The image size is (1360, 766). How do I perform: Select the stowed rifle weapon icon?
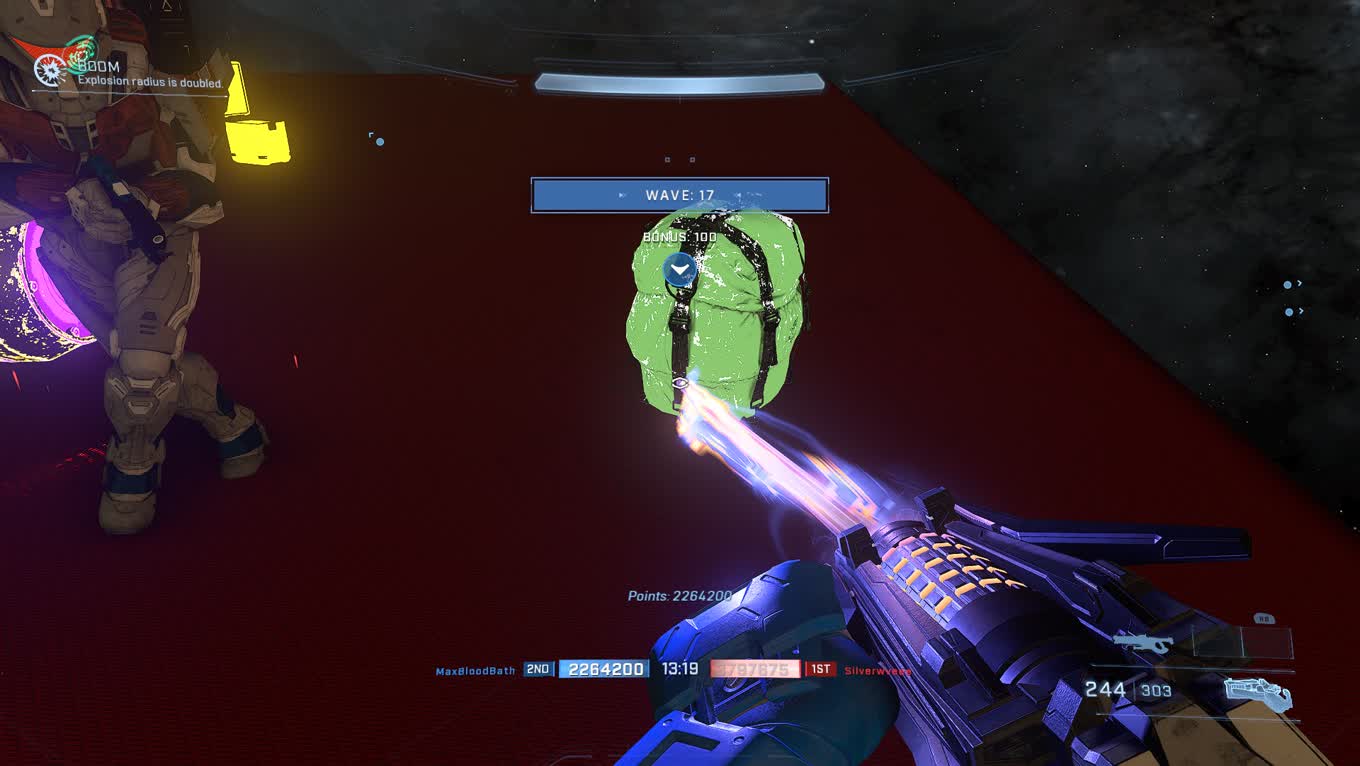(x=1143, y=642)
